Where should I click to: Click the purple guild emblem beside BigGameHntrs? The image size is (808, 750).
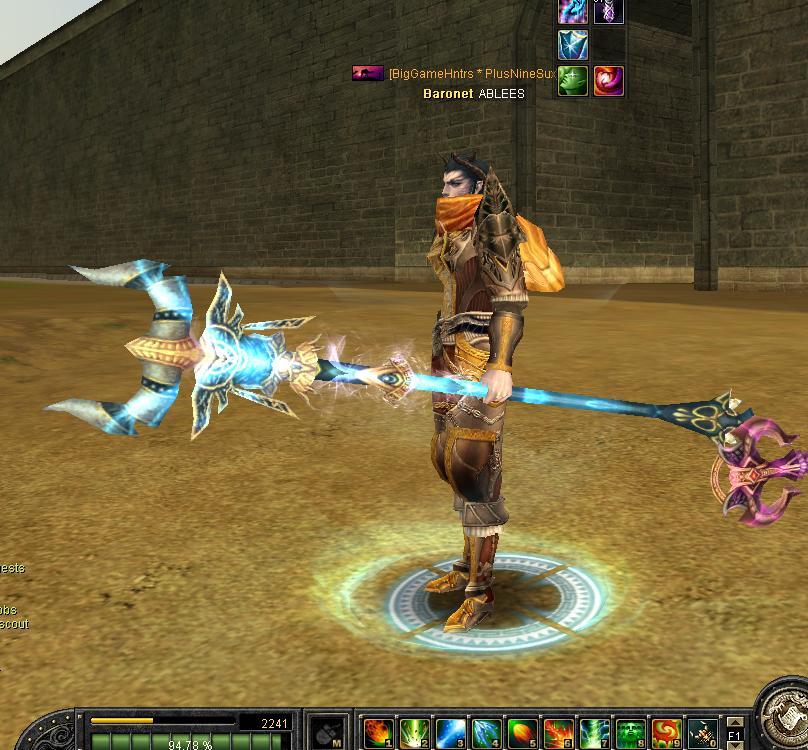point(368,73)
